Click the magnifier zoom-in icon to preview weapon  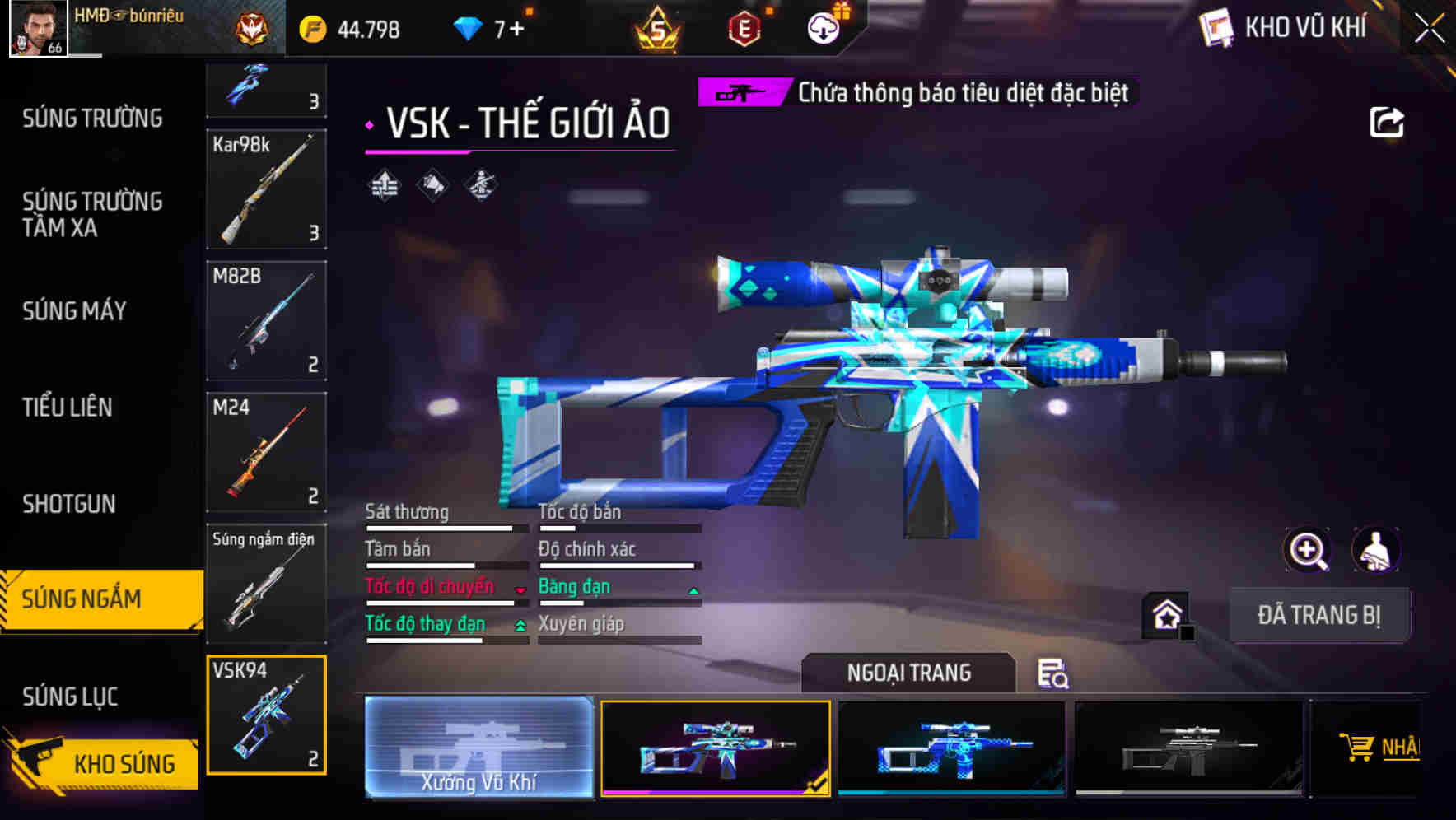1308,550
